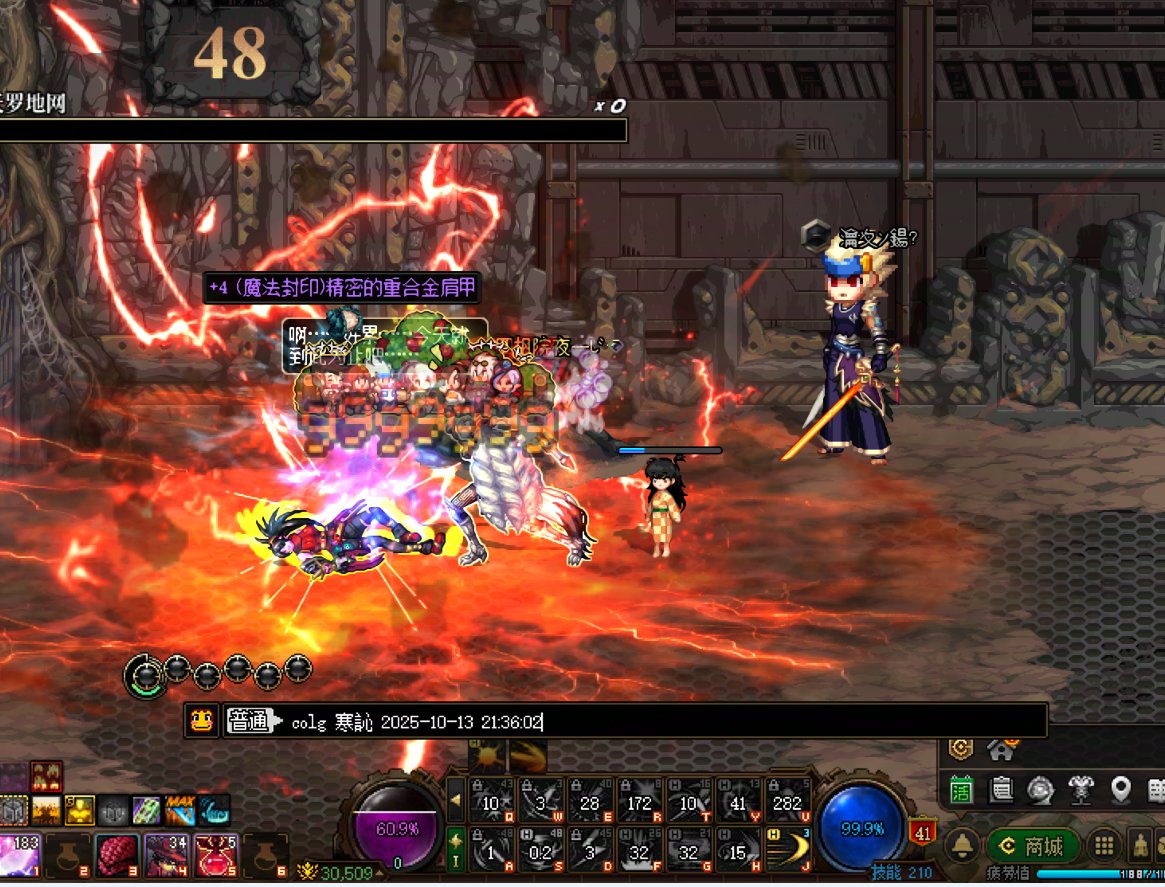Open the quest clipboard icon
Image resolution: width=1165 pixels, height=887 pixels.
click(1000, 790)
